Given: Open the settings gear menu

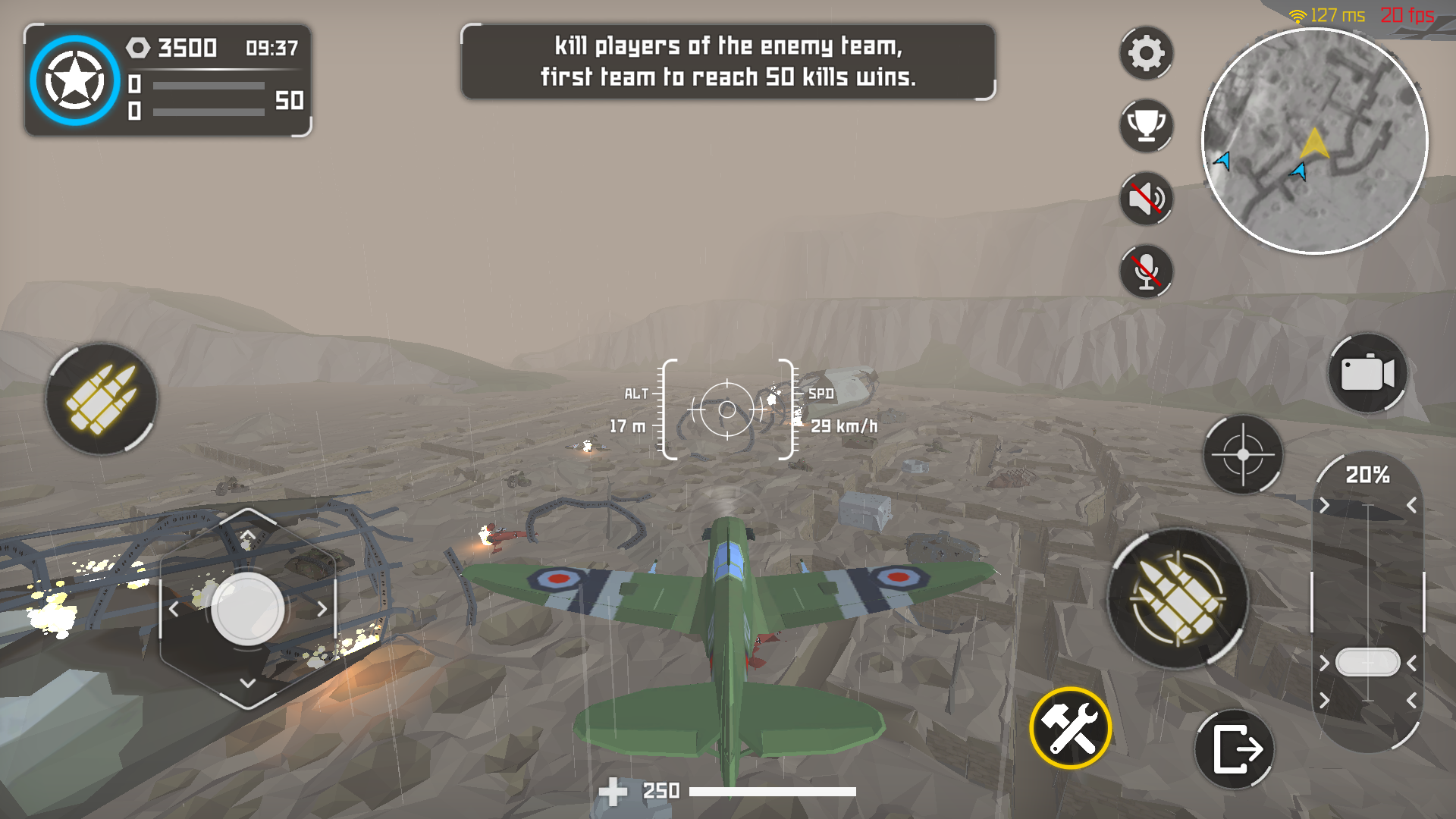Looking at the screenshot, I should point(1145,53).
